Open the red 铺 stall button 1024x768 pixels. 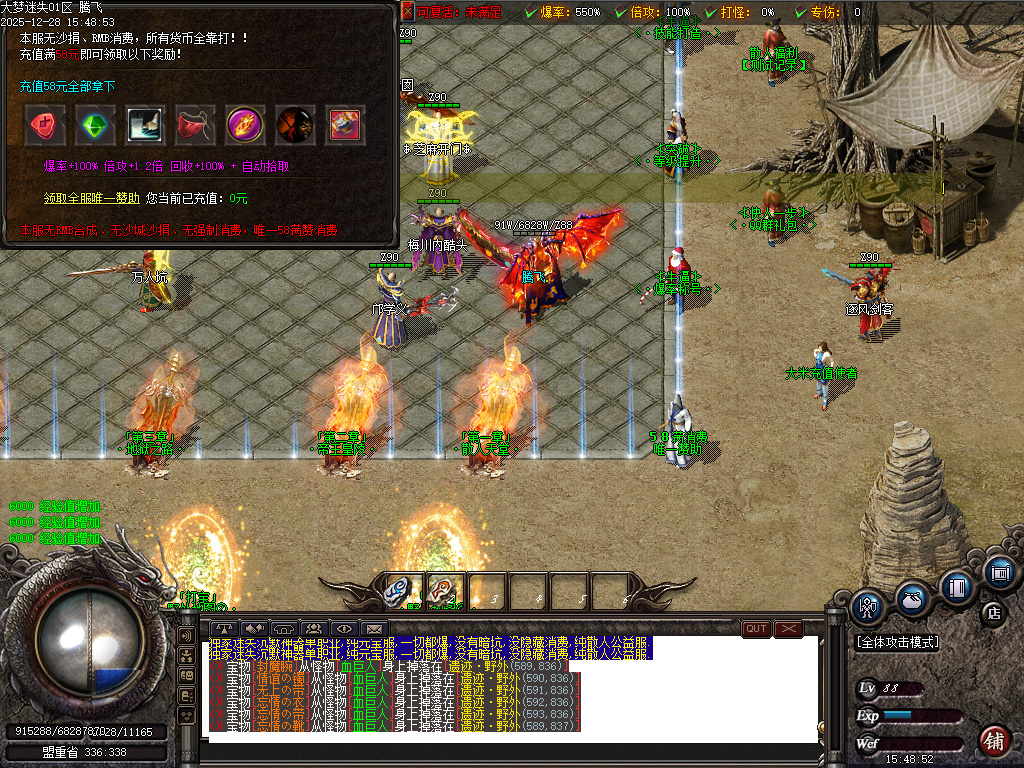coord(993,741)
